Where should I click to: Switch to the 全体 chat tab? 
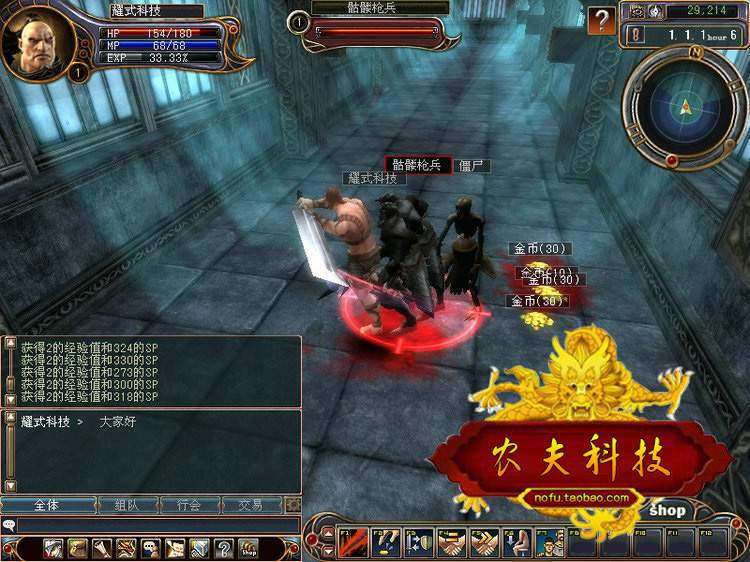(46, 505)
